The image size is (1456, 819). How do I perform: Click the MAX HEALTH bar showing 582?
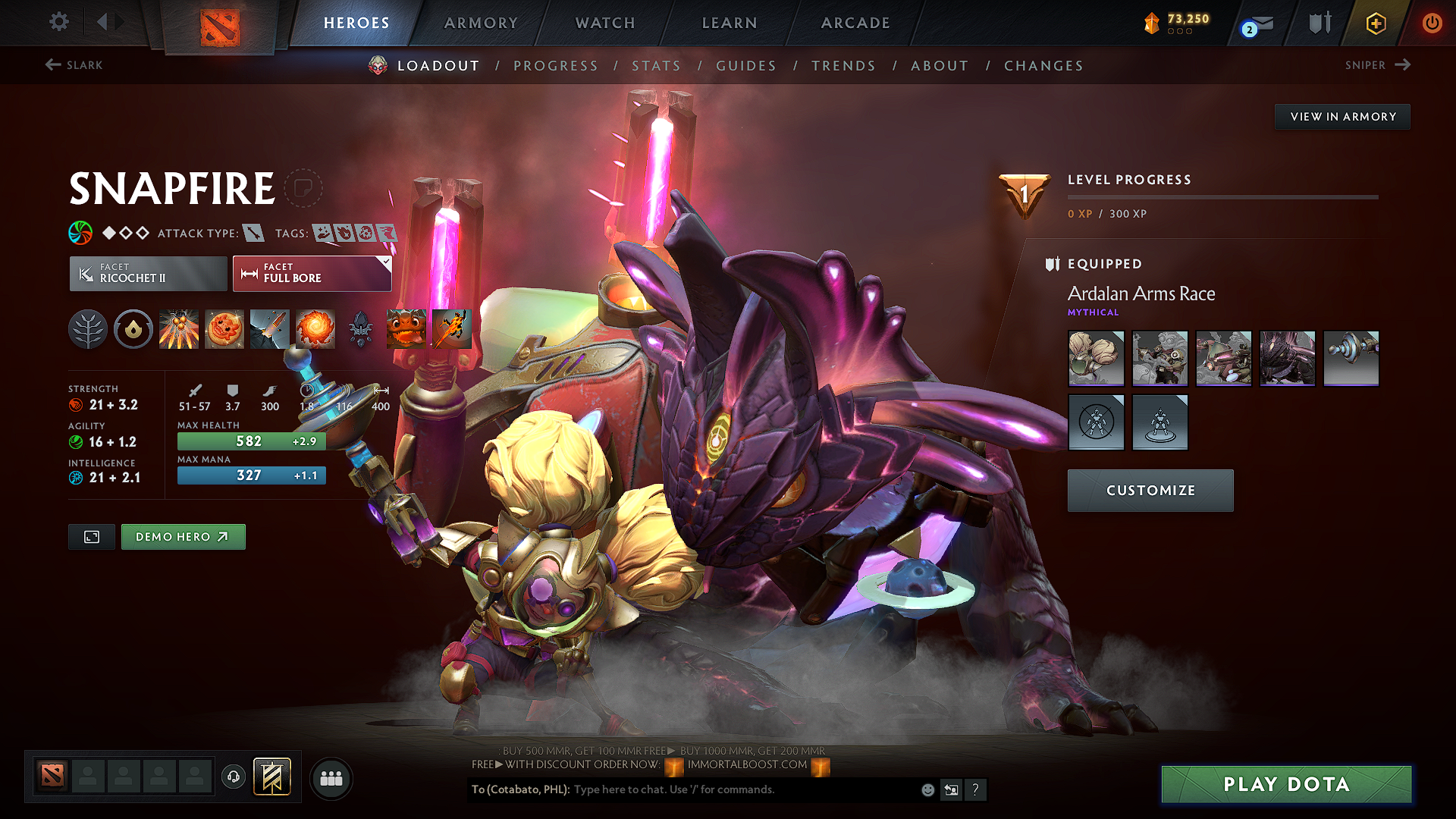click(251, 441)
